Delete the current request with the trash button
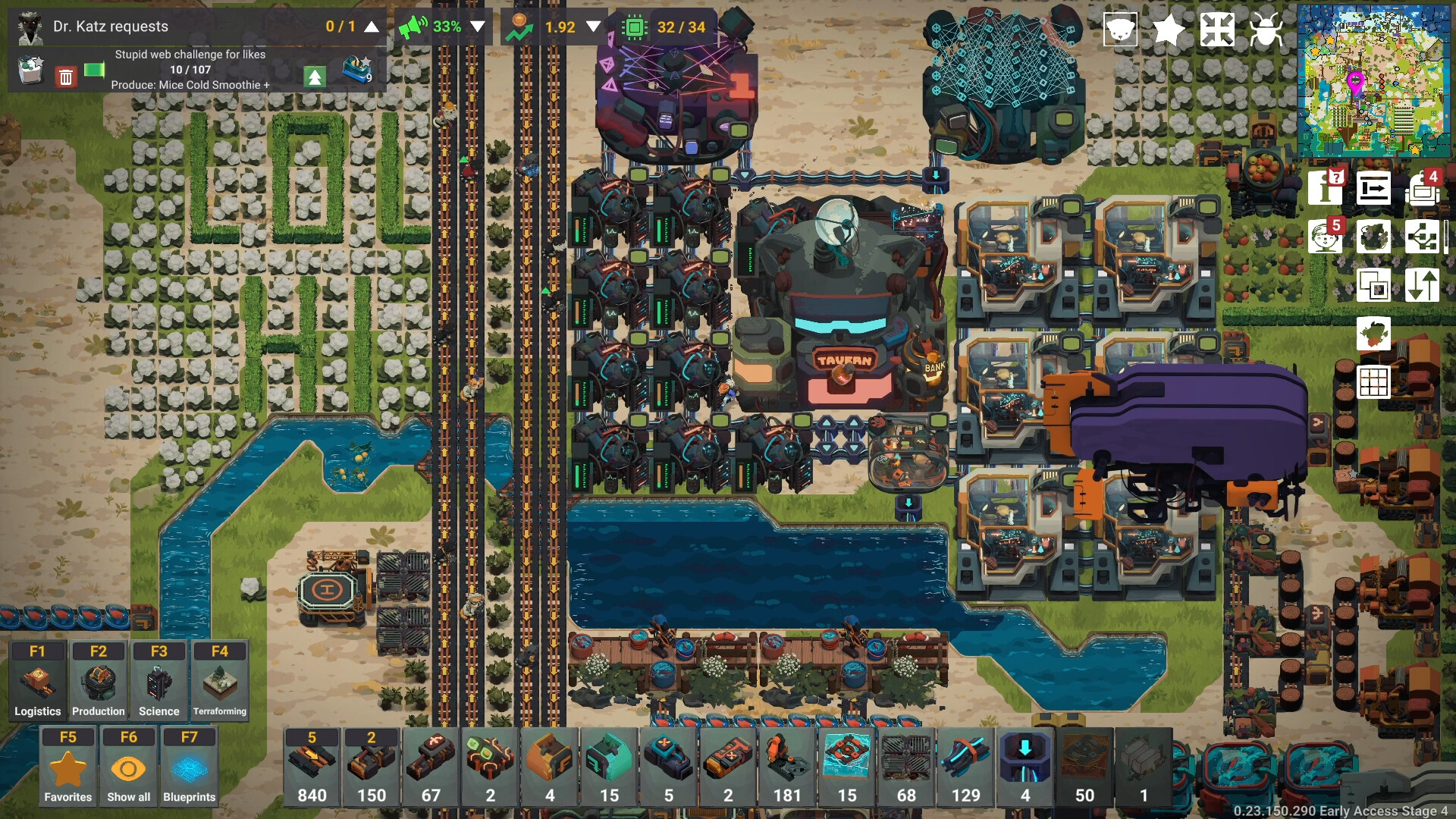Image resolution: width=1456 pixels, height=819 pixels. click(x=65, y=77)
